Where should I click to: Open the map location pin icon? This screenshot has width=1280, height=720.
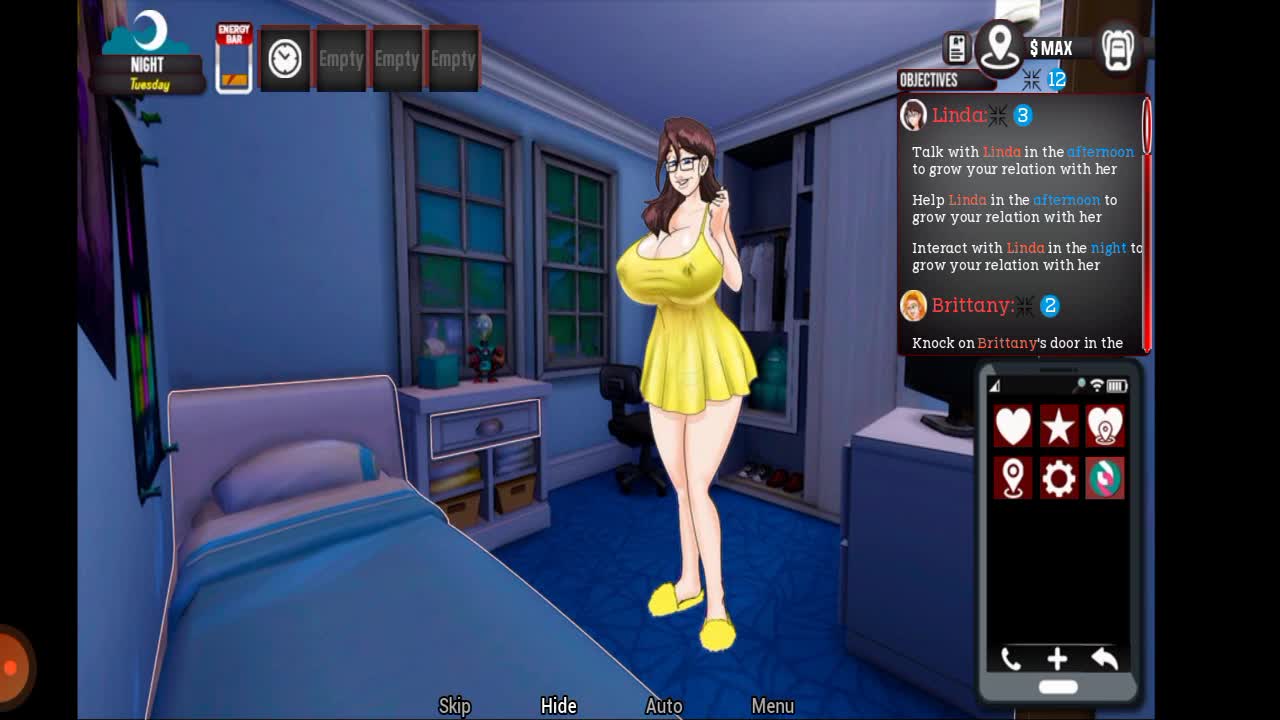point(999,46)
